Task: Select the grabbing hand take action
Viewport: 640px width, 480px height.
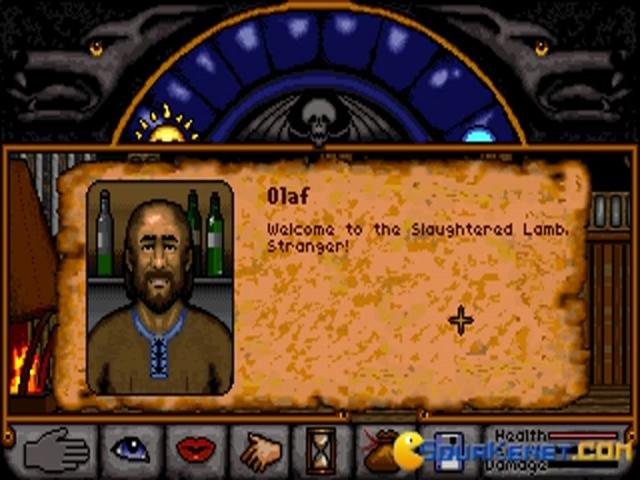Action: (261, 450)
